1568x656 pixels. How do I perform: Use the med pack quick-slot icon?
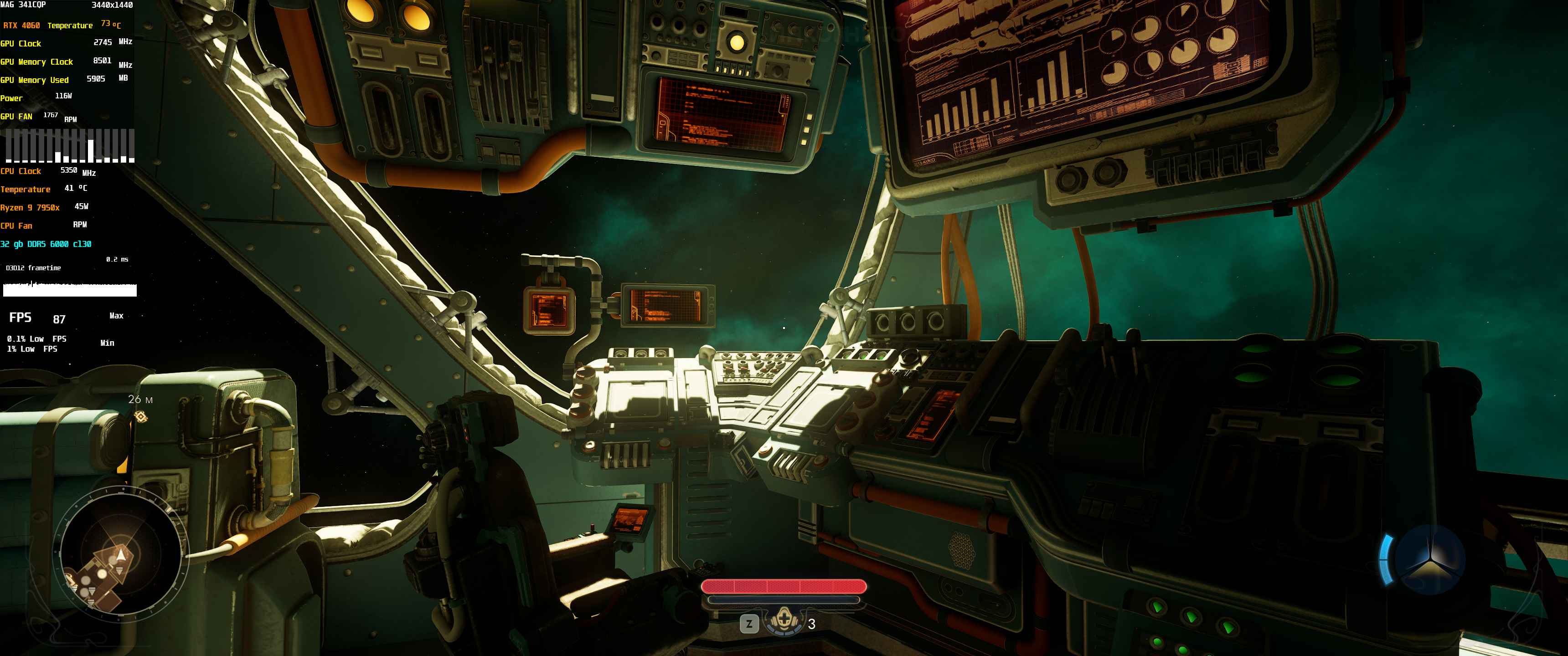click(x=784, y=621)
